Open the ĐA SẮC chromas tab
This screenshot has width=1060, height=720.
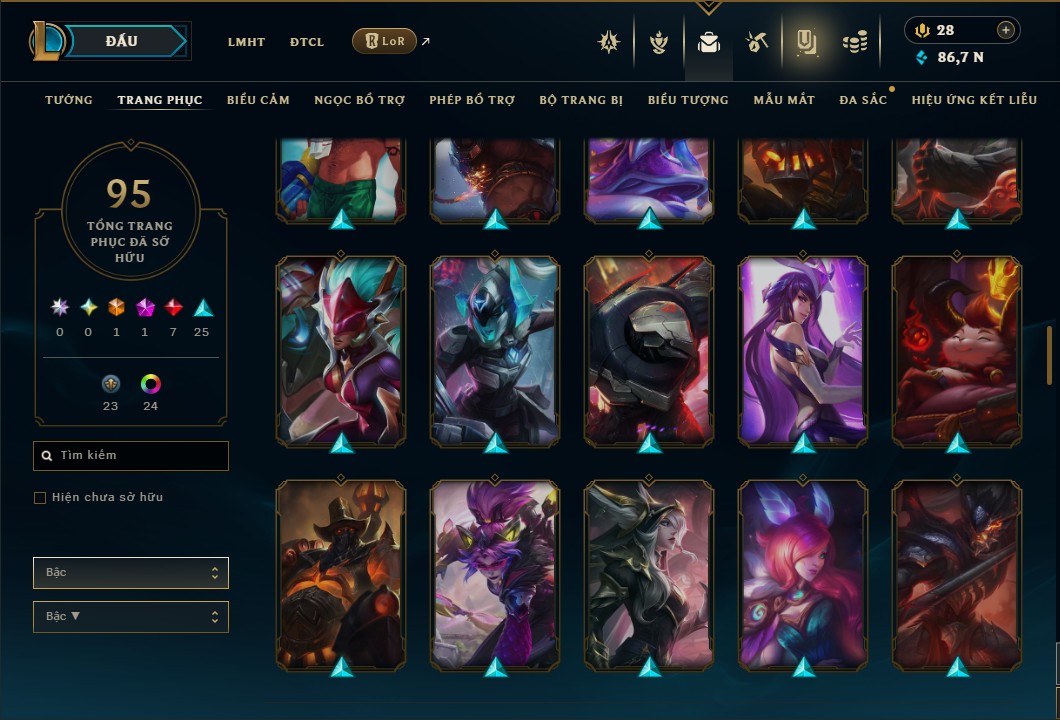(863, 100)
